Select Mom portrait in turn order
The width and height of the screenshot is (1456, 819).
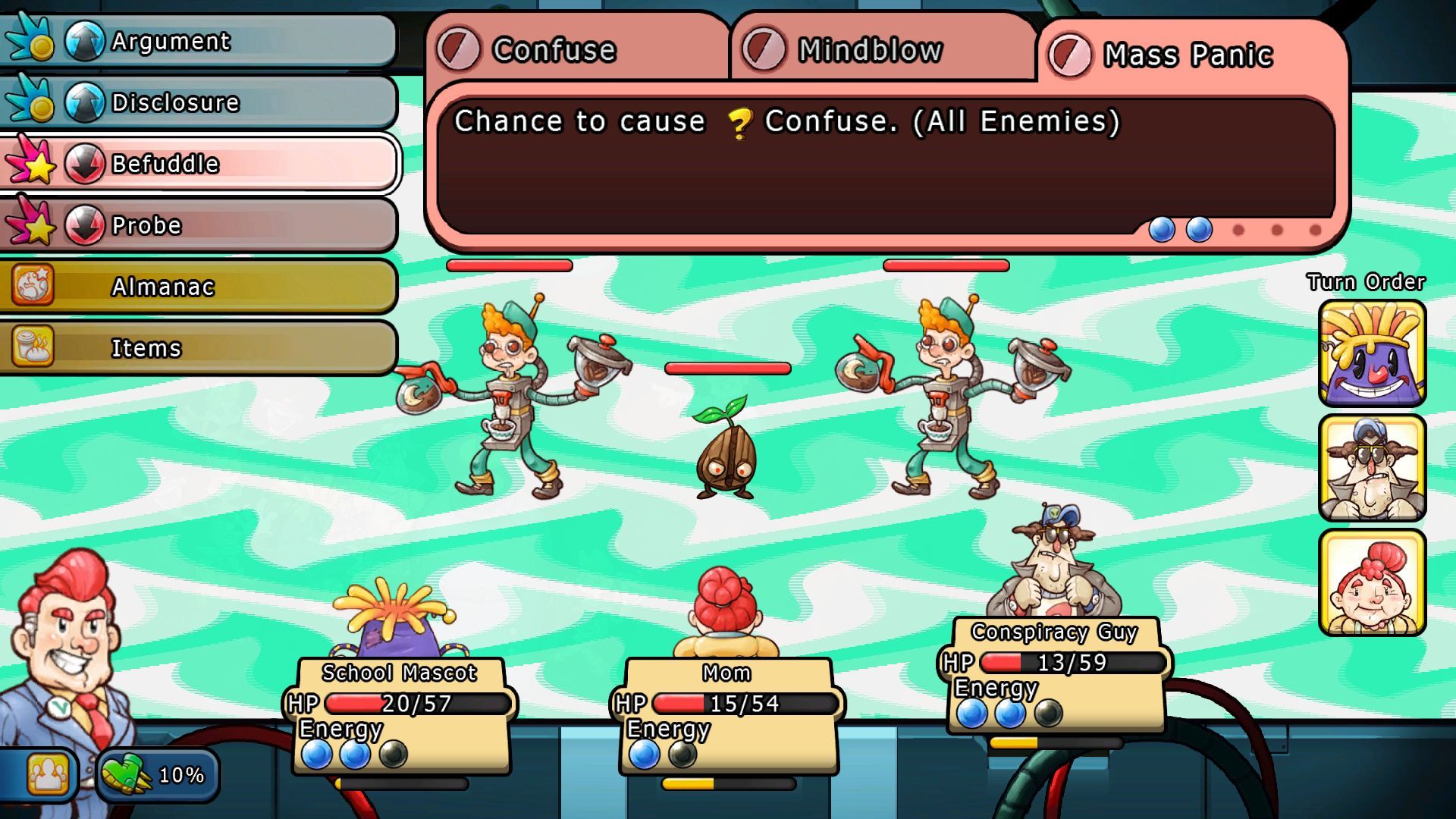1372,582
